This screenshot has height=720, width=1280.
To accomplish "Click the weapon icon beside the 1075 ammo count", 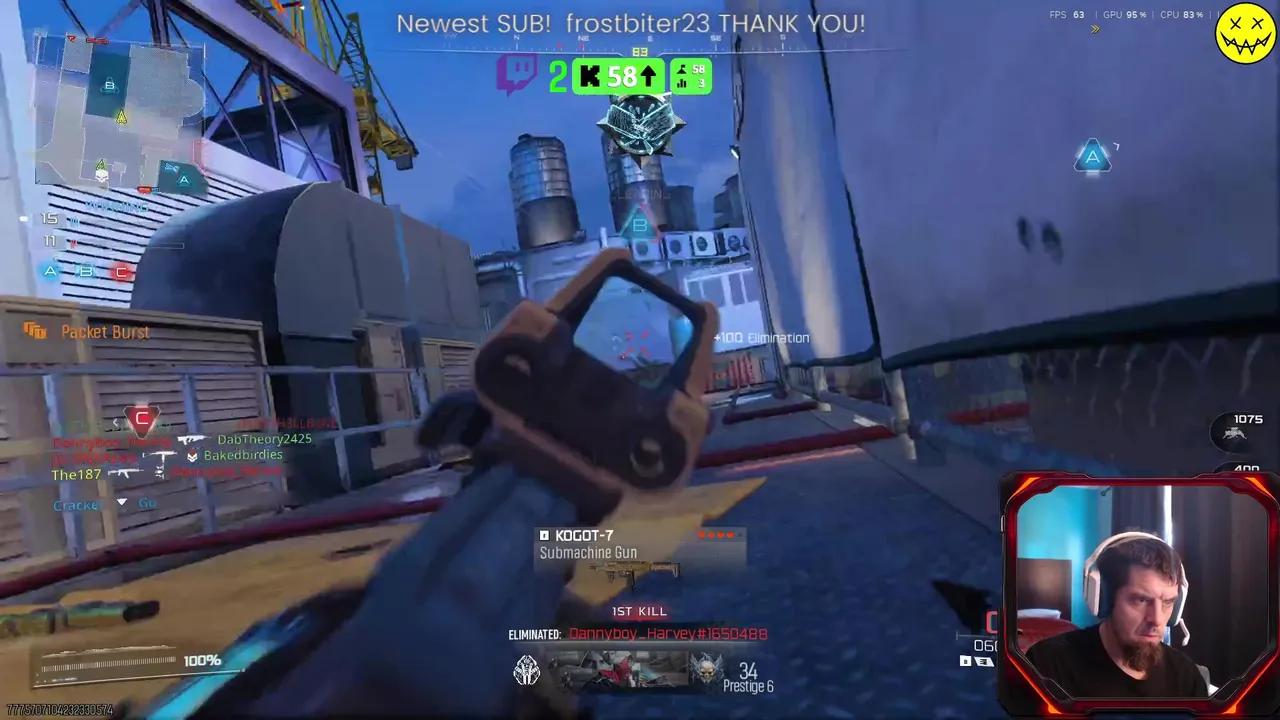I will click(1236, 432).
